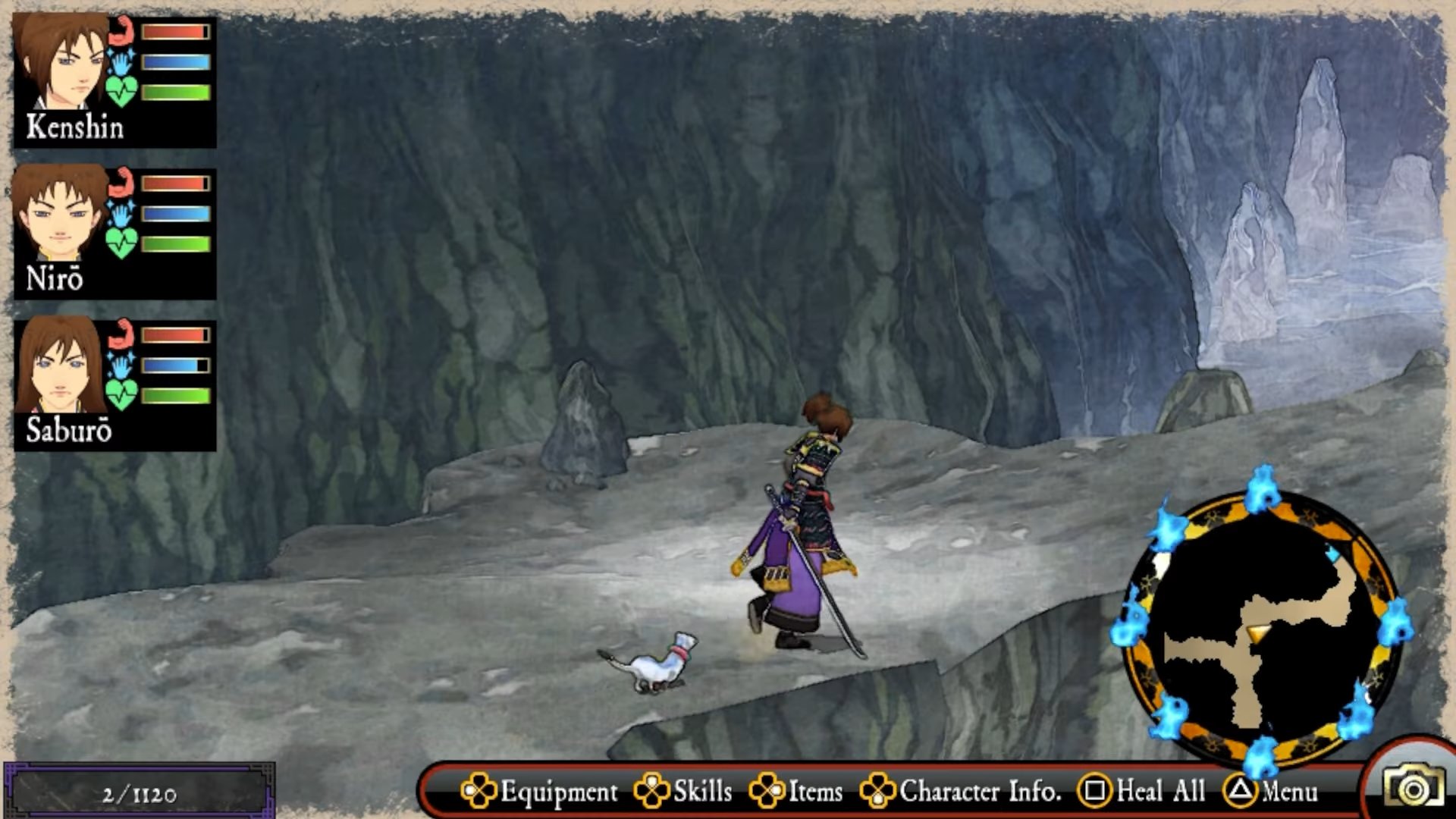1456x819 pixels.
Task: Show Character Info.
Action: (x=961, y=791)
